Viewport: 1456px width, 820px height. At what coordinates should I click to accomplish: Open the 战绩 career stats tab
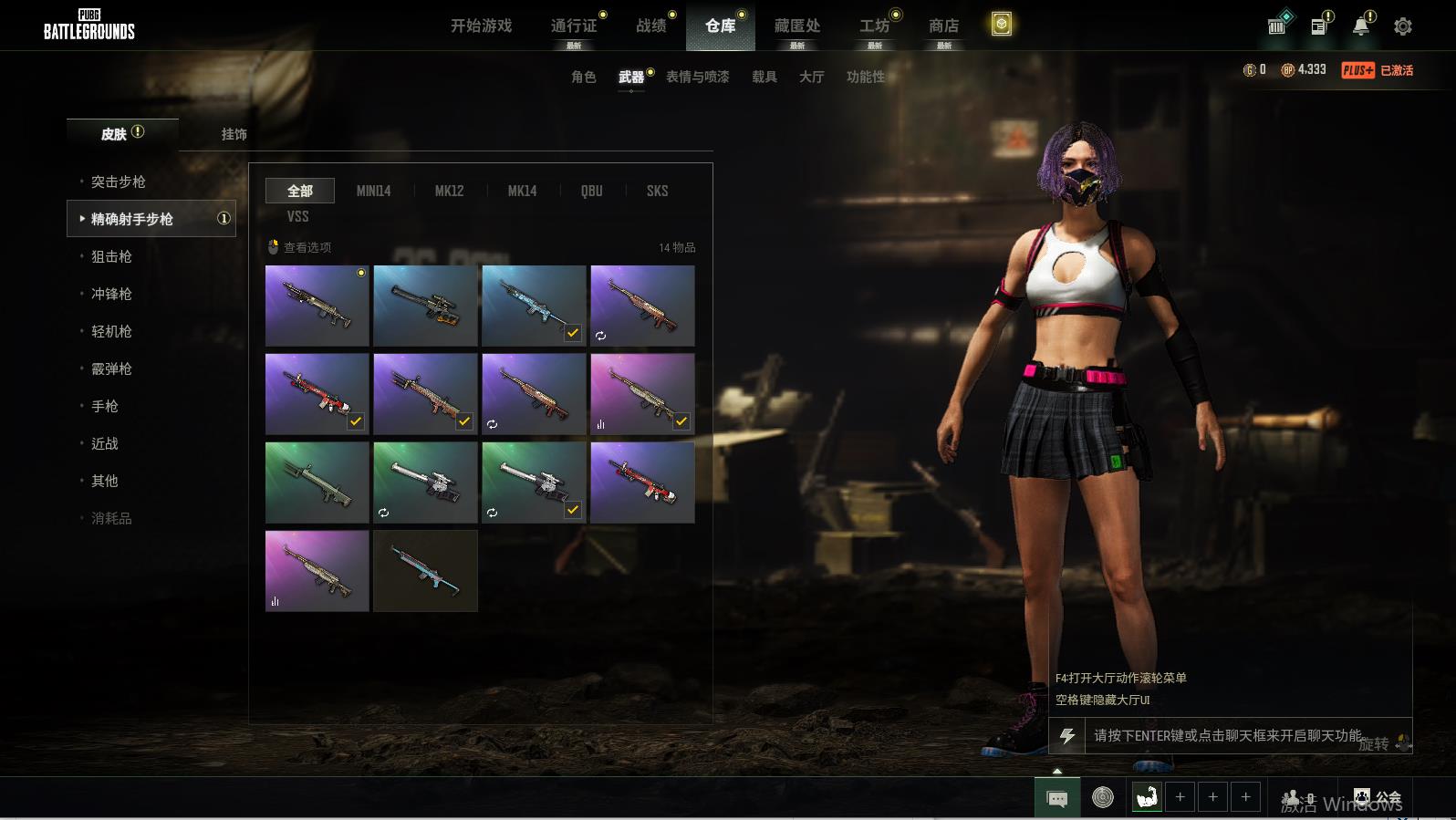(651, 26)
